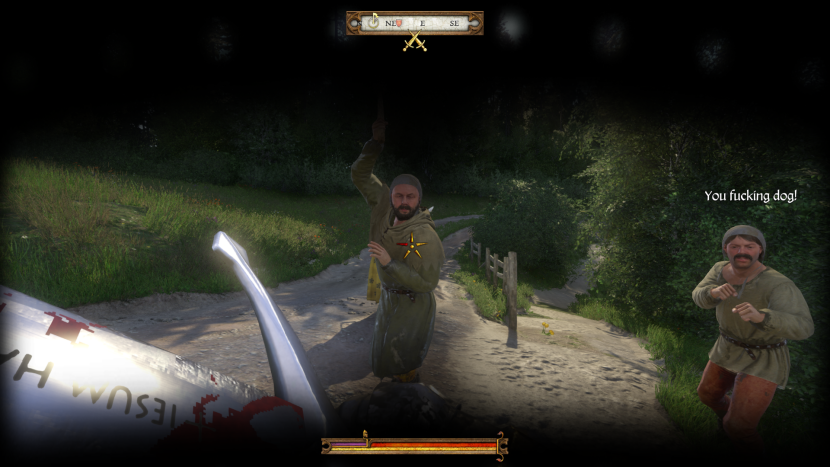The image size is (830, 467).
Task: Click the five-pointed combat star reticle
Action: (412, 245)
